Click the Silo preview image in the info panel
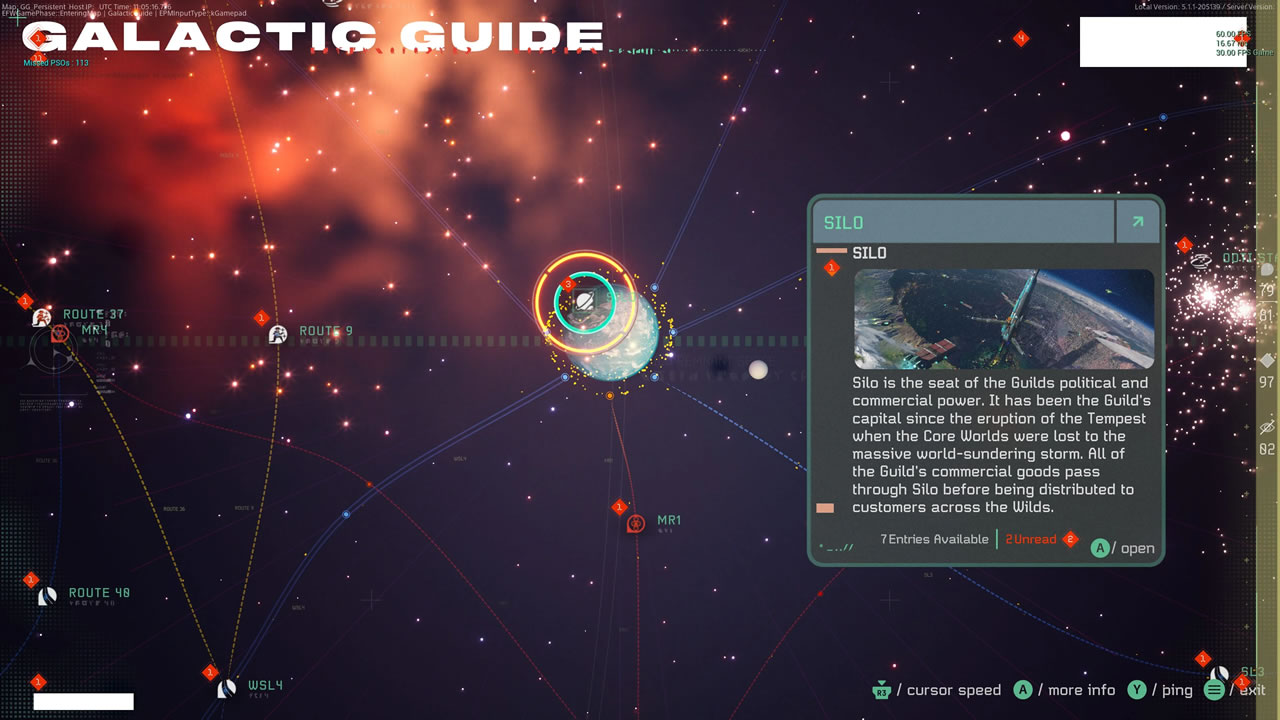 [1003, 319]
